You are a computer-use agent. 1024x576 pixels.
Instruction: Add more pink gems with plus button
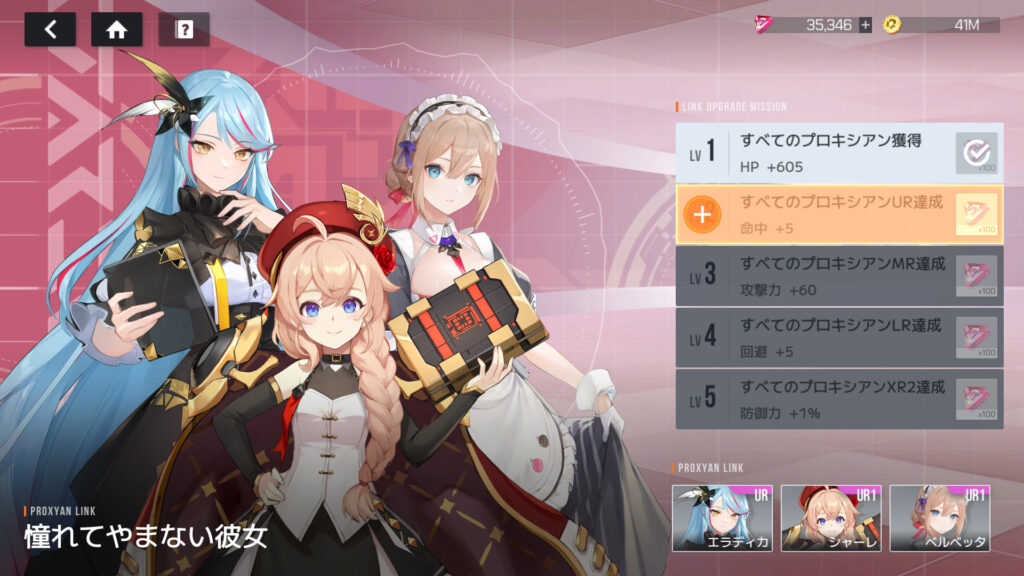[x=865, y=25]
